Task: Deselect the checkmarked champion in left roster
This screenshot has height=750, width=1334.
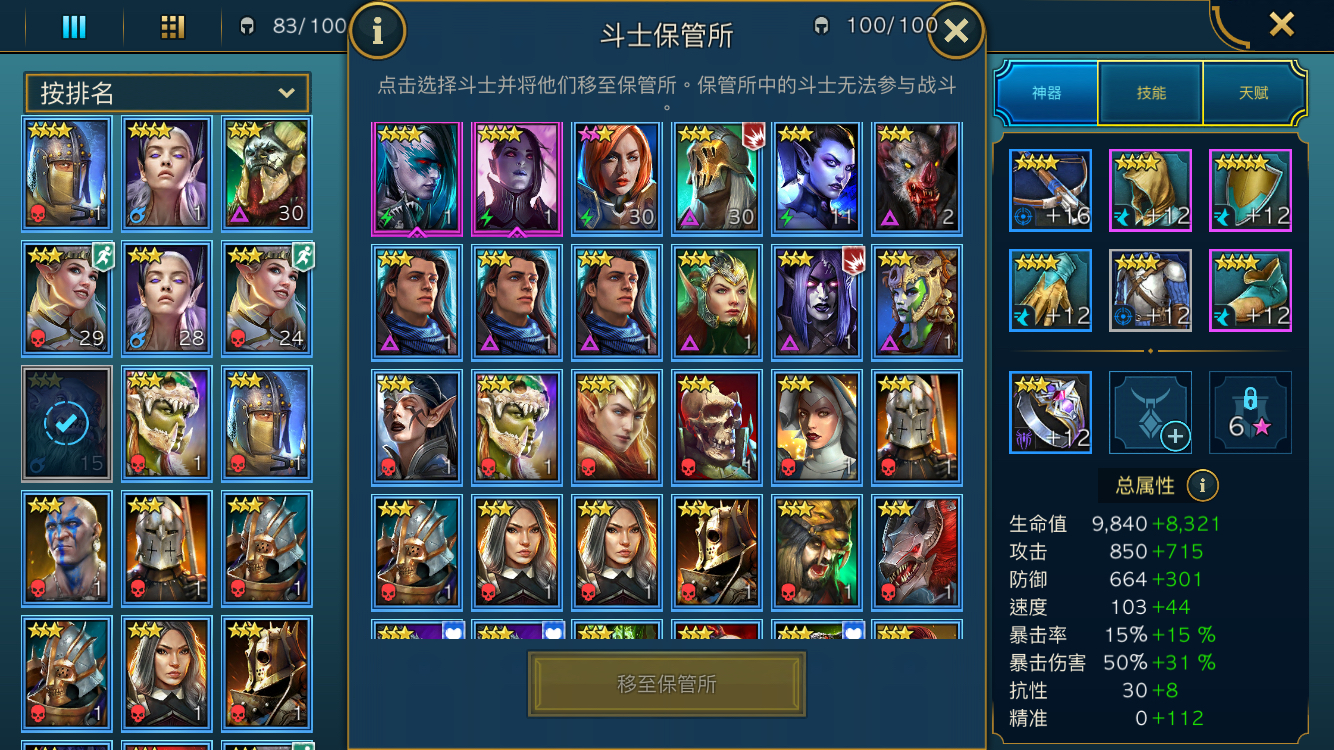Action: coord(66,424)
